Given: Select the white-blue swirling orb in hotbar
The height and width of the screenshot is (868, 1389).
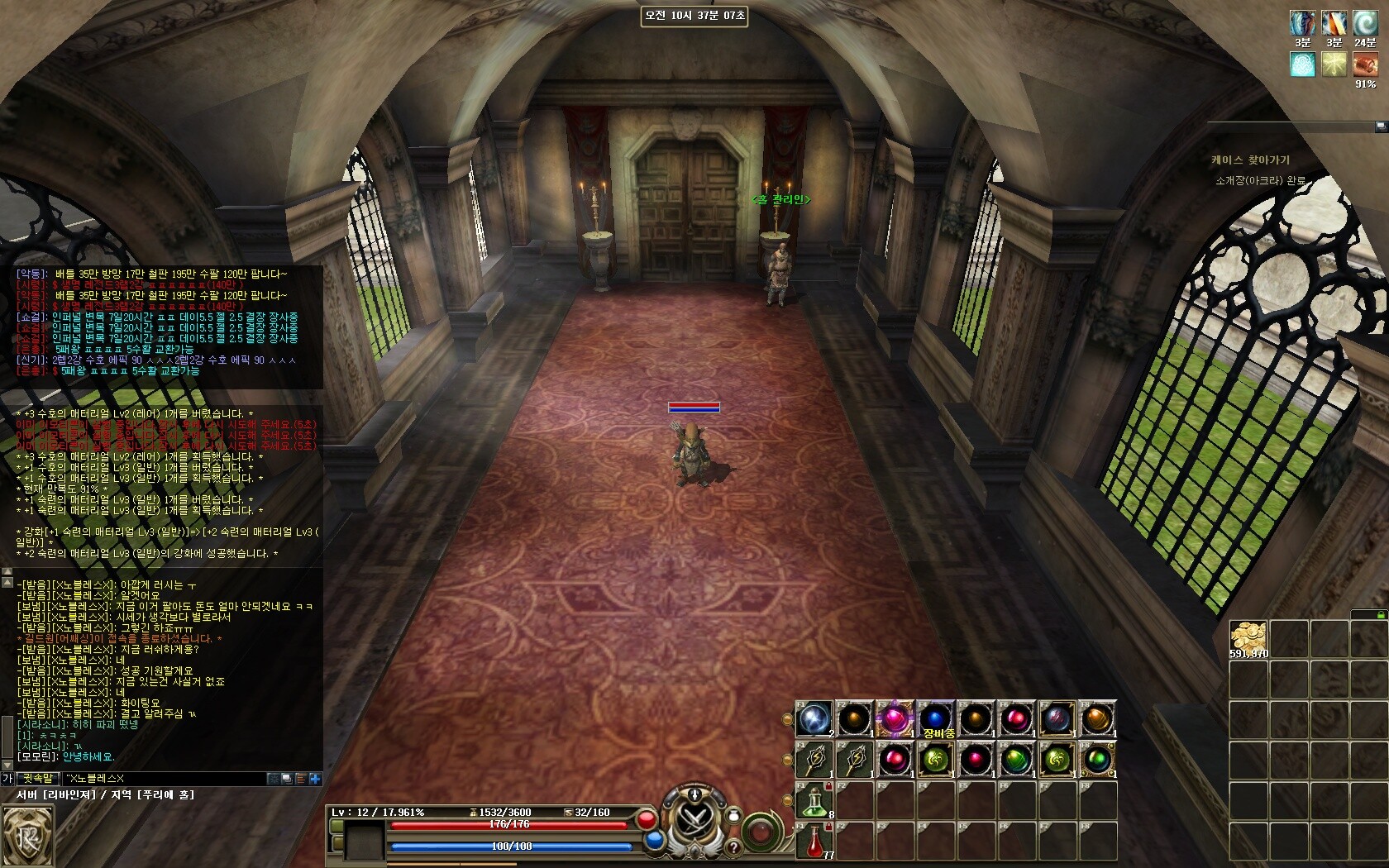Looking at the screenshot, I should tap(814, 719).
